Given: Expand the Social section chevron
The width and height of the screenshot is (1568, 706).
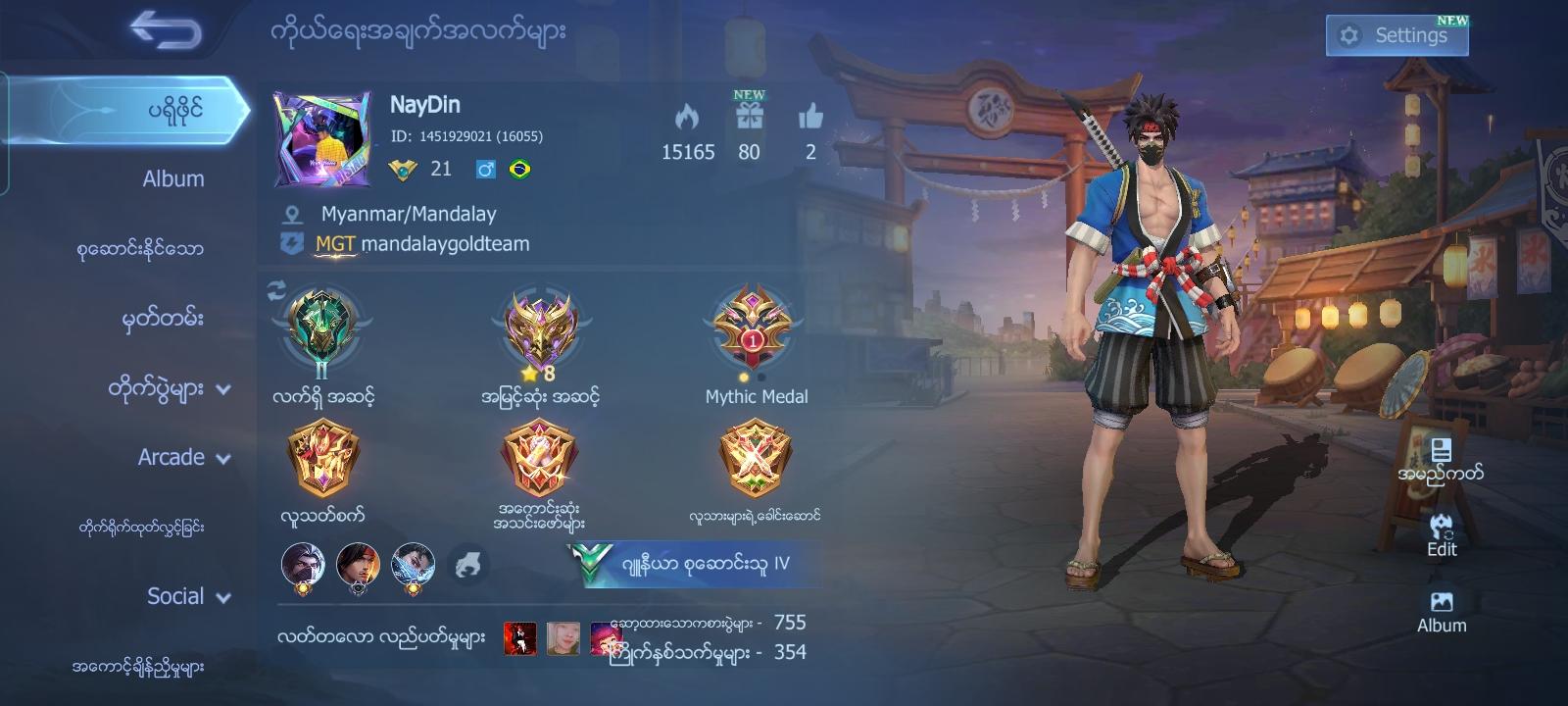Looking at the screenshot, I should [x=223, y=597].
